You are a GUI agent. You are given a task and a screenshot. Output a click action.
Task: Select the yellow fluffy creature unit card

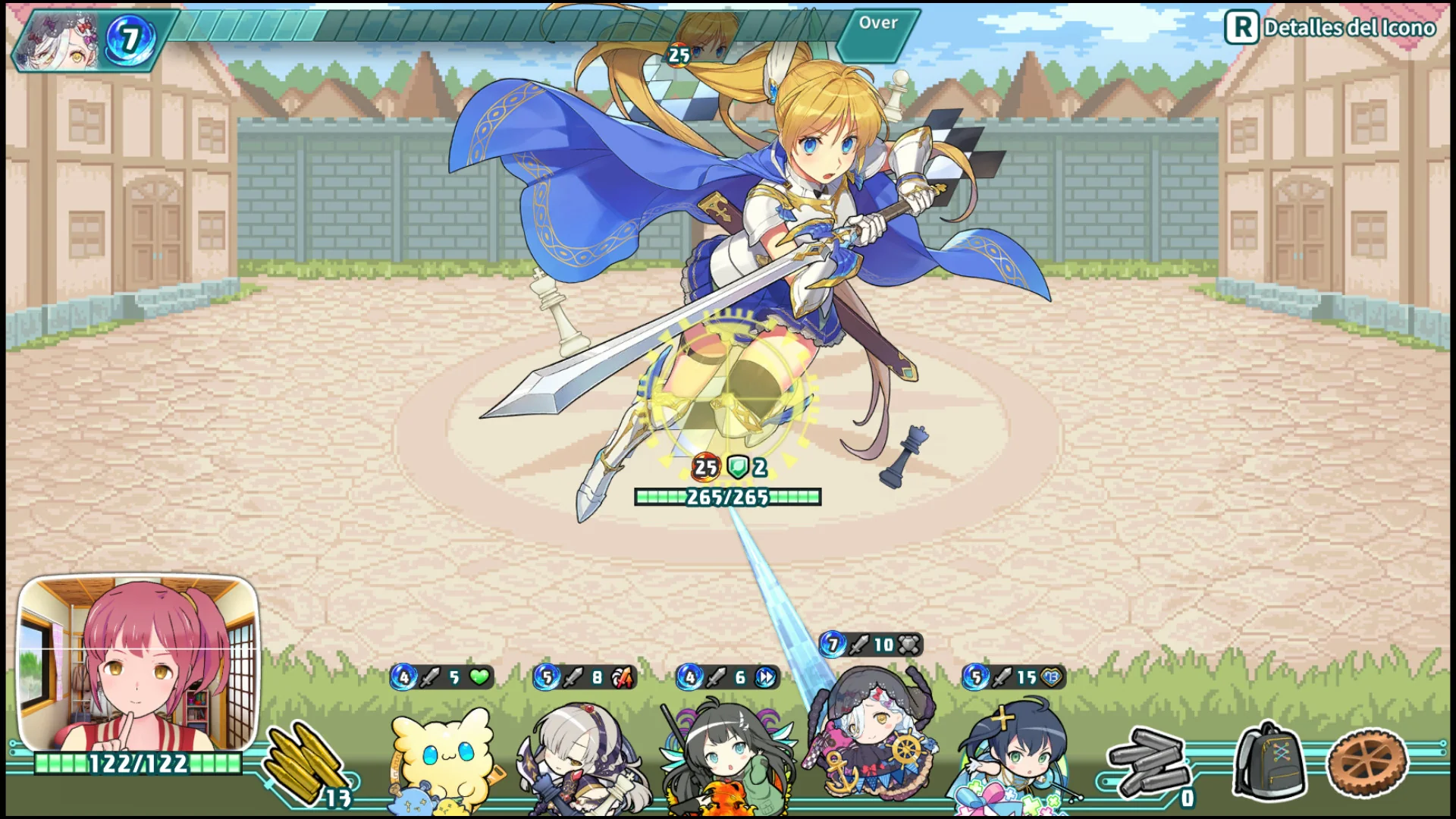(x=442, y=758)
